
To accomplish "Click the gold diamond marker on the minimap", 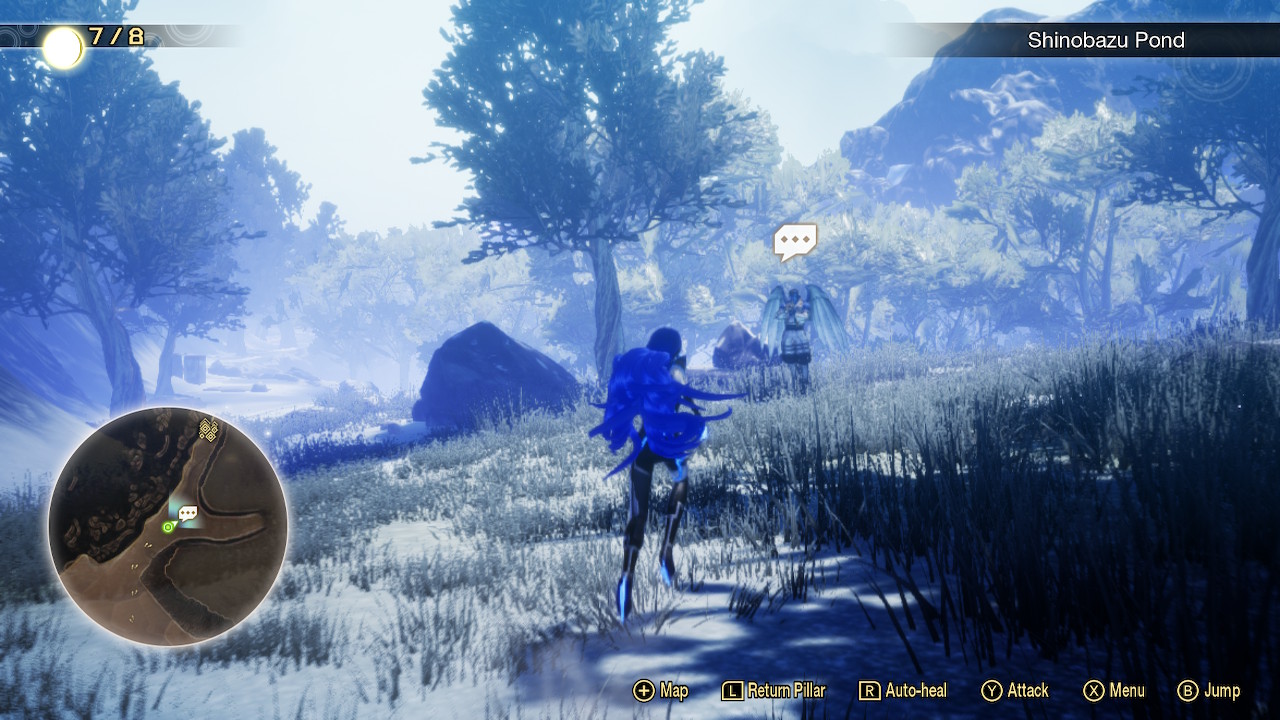I will [208, 430].
